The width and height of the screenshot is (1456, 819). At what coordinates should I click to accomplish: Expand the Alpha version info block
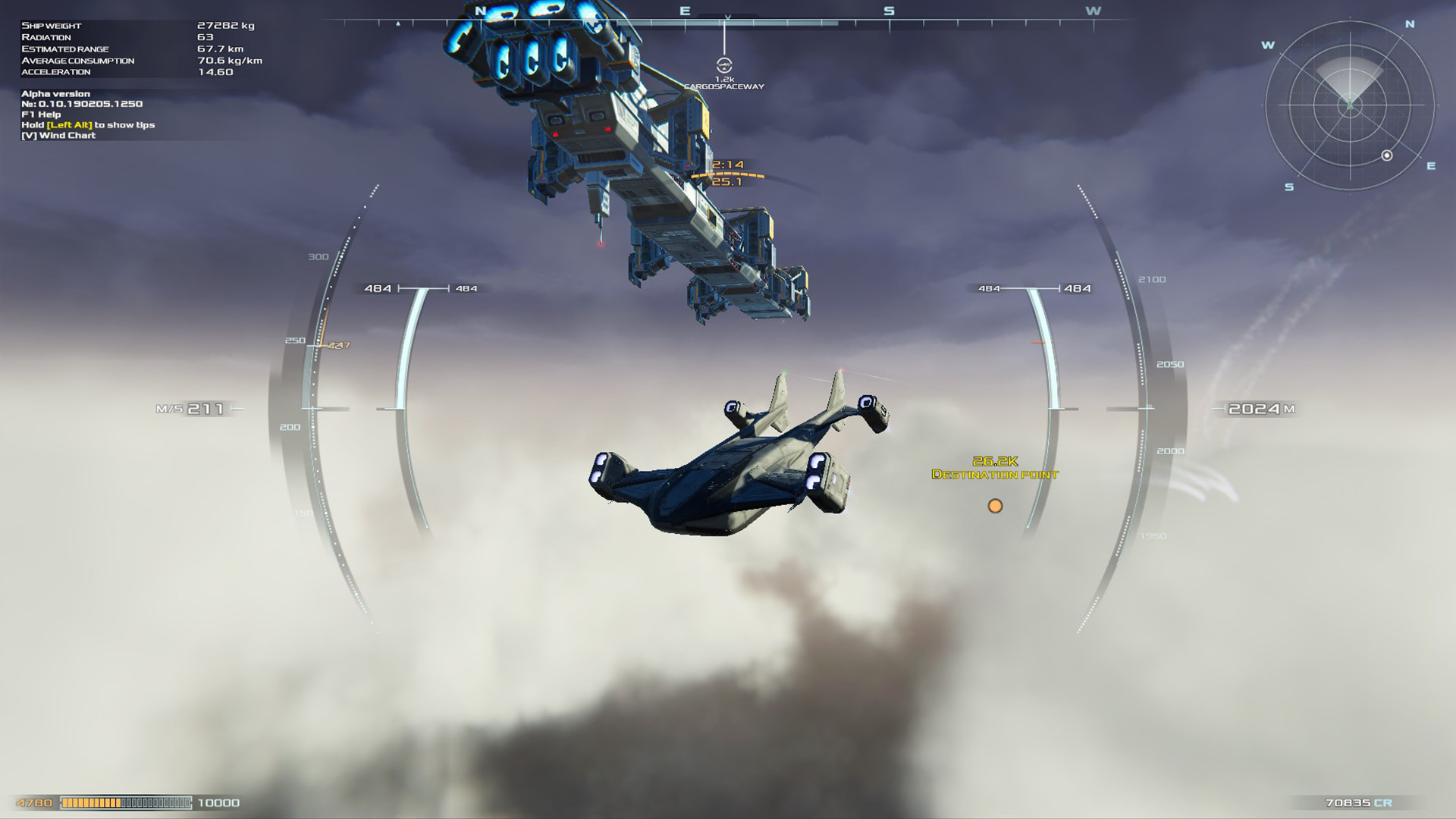(55, 93)
